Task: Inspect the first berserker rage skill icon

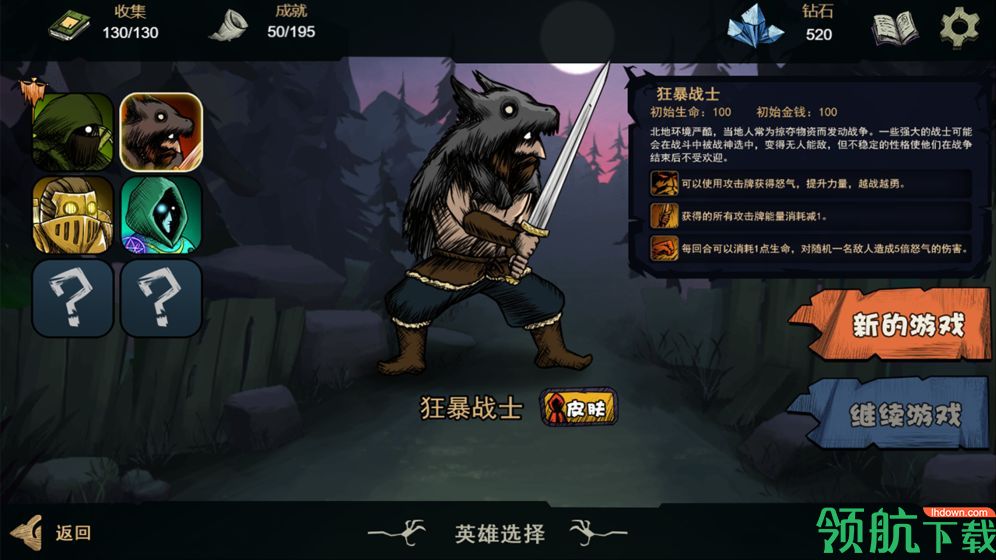Action: [663, 183]
